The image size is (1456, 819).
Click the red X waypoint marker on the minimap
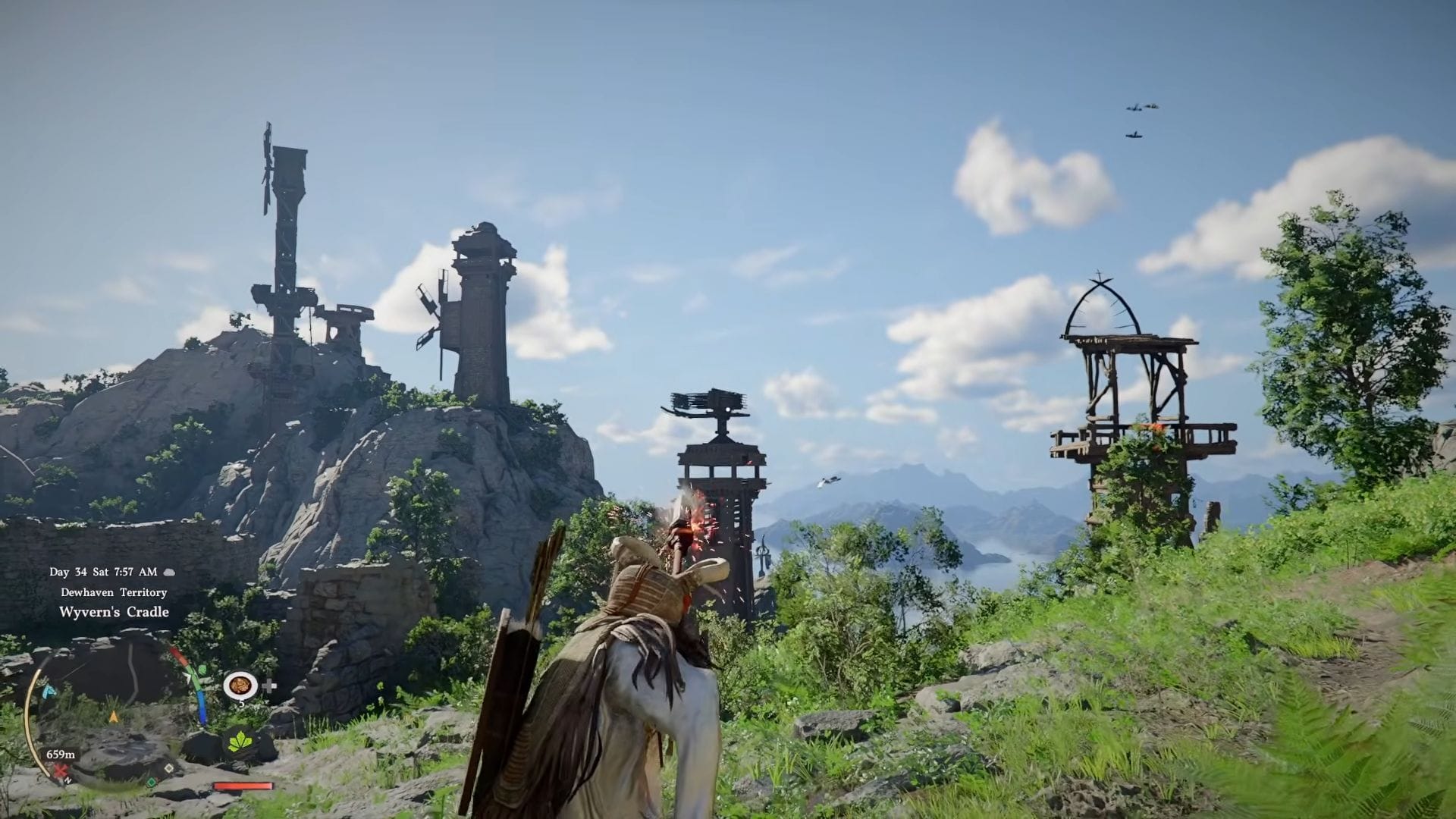[x=60, y=772]
